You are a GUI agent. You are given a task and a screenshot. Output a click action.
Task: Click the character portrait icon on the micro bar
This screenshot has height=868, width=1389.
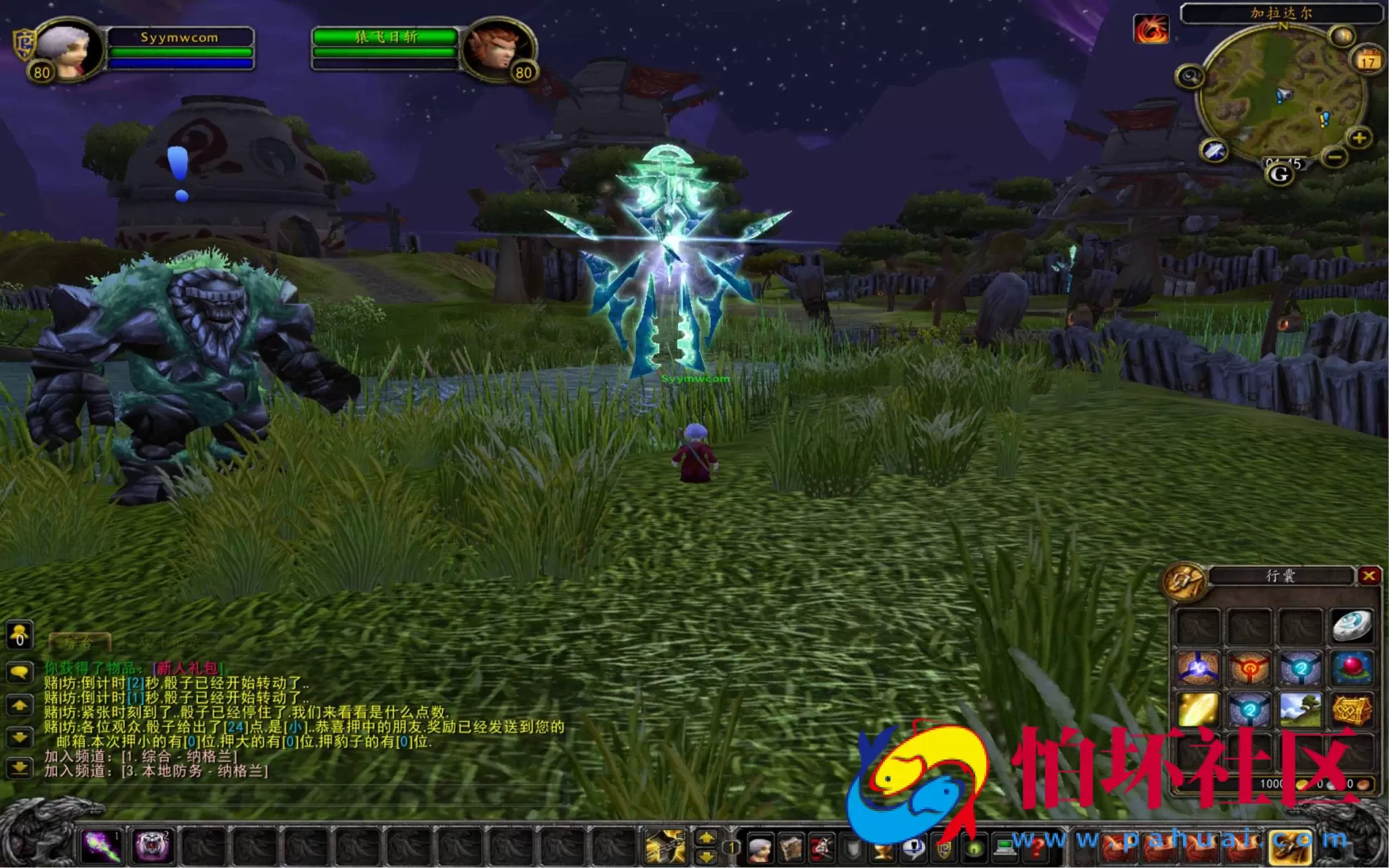tap(760, 850)
